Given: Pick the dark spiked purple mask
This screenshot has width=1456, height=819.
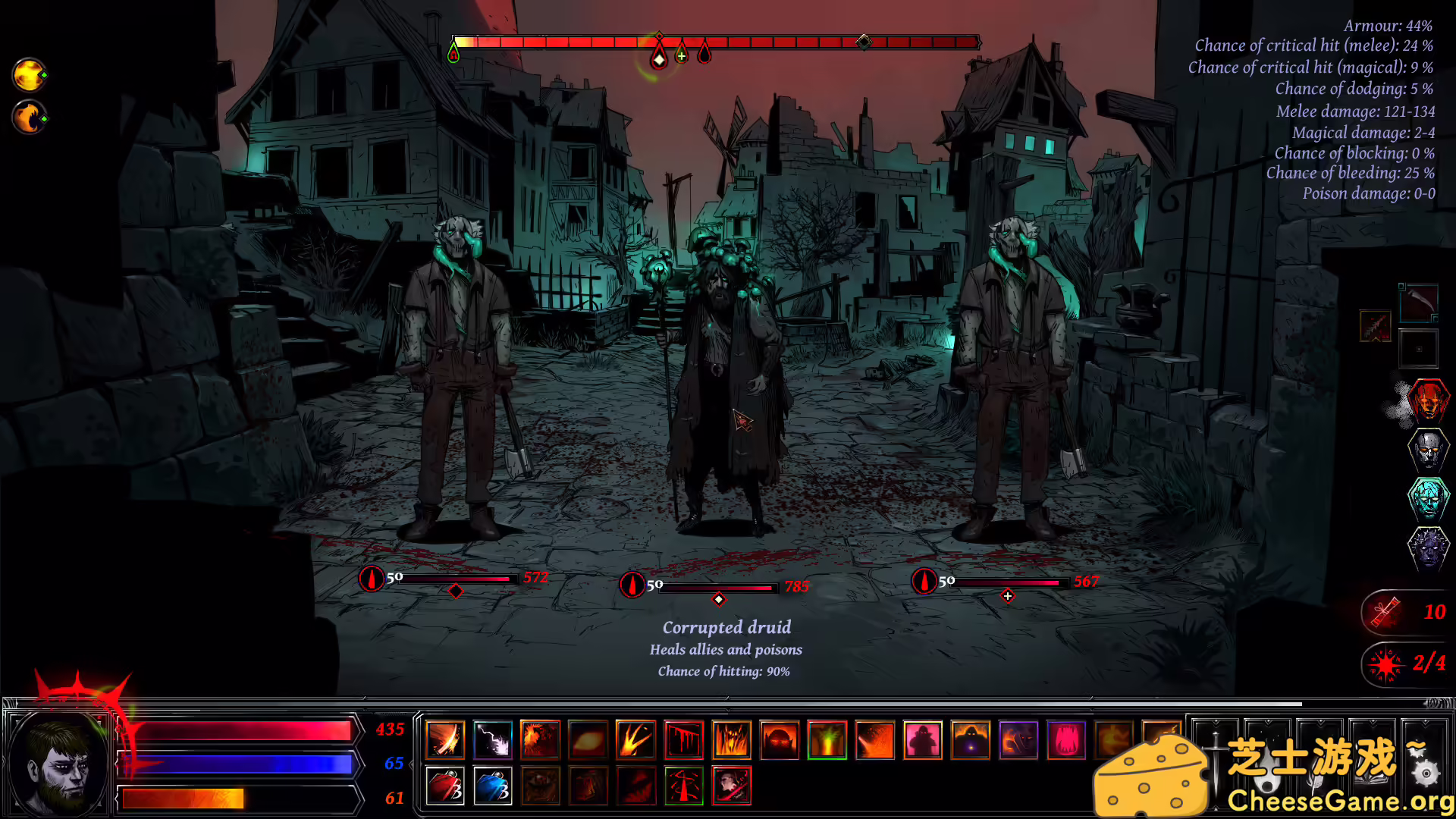Looking at the screenshot, I should (1428, 546).
